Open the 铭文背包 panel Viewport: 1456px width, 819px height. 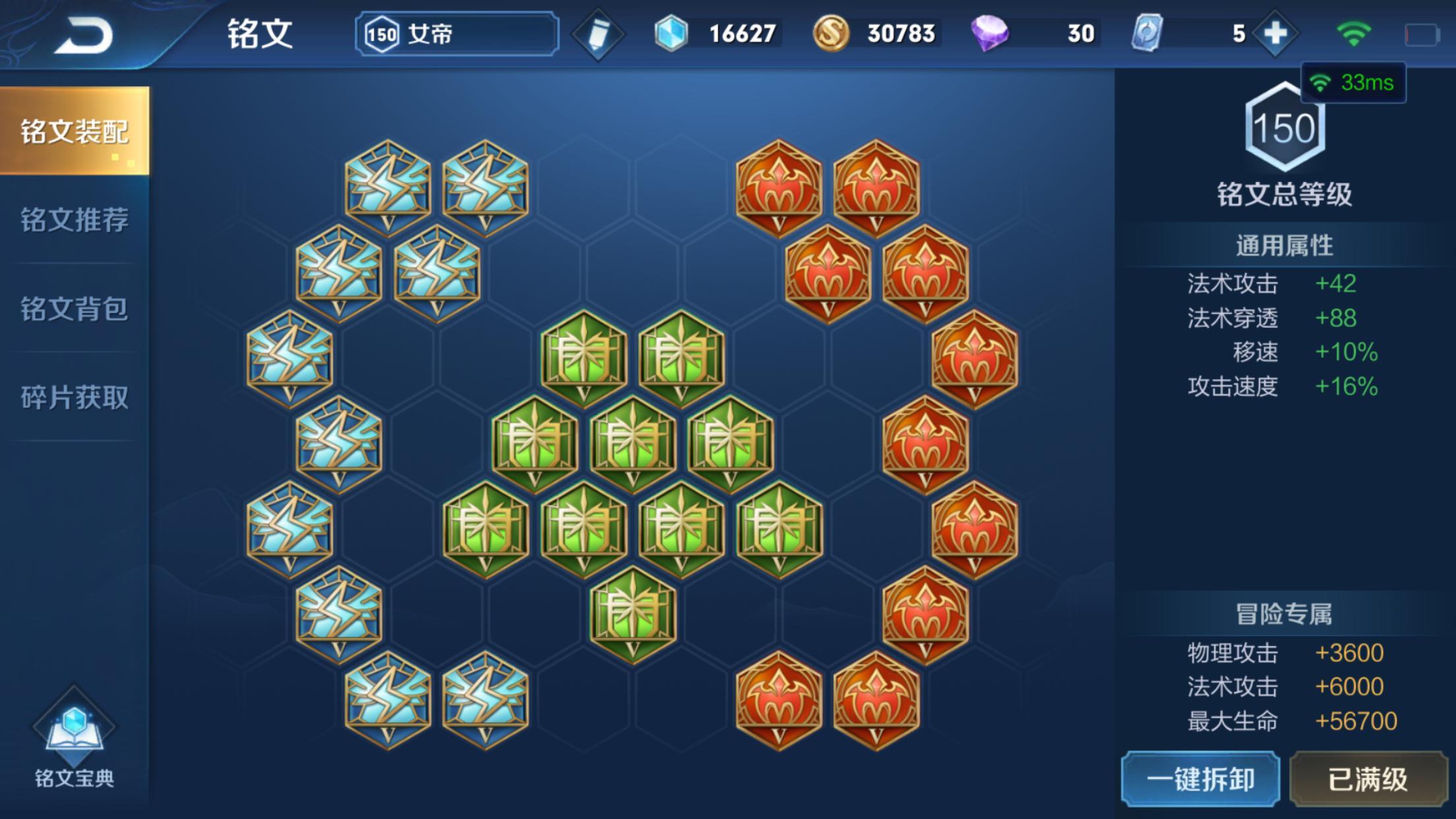[x=73, y=310]
